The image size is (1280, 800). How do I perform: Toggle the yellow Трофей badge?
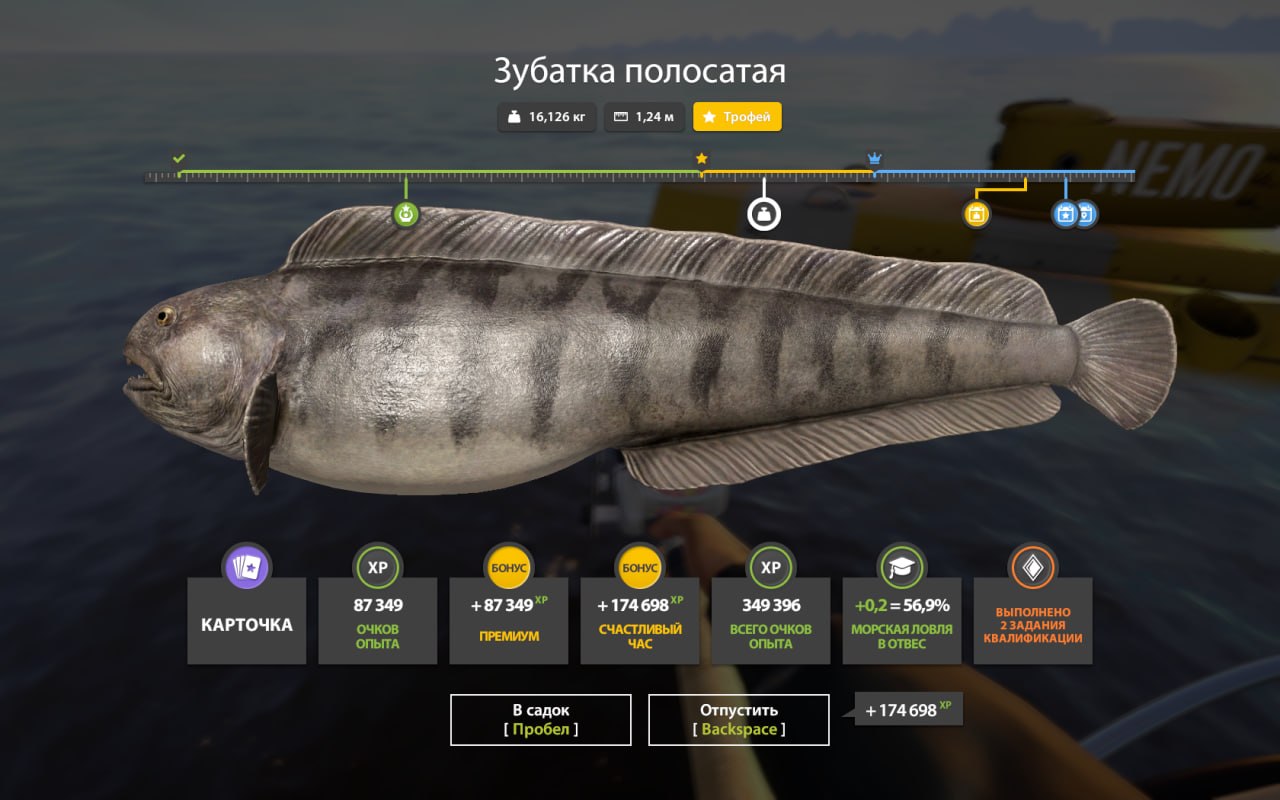[737, 116]
